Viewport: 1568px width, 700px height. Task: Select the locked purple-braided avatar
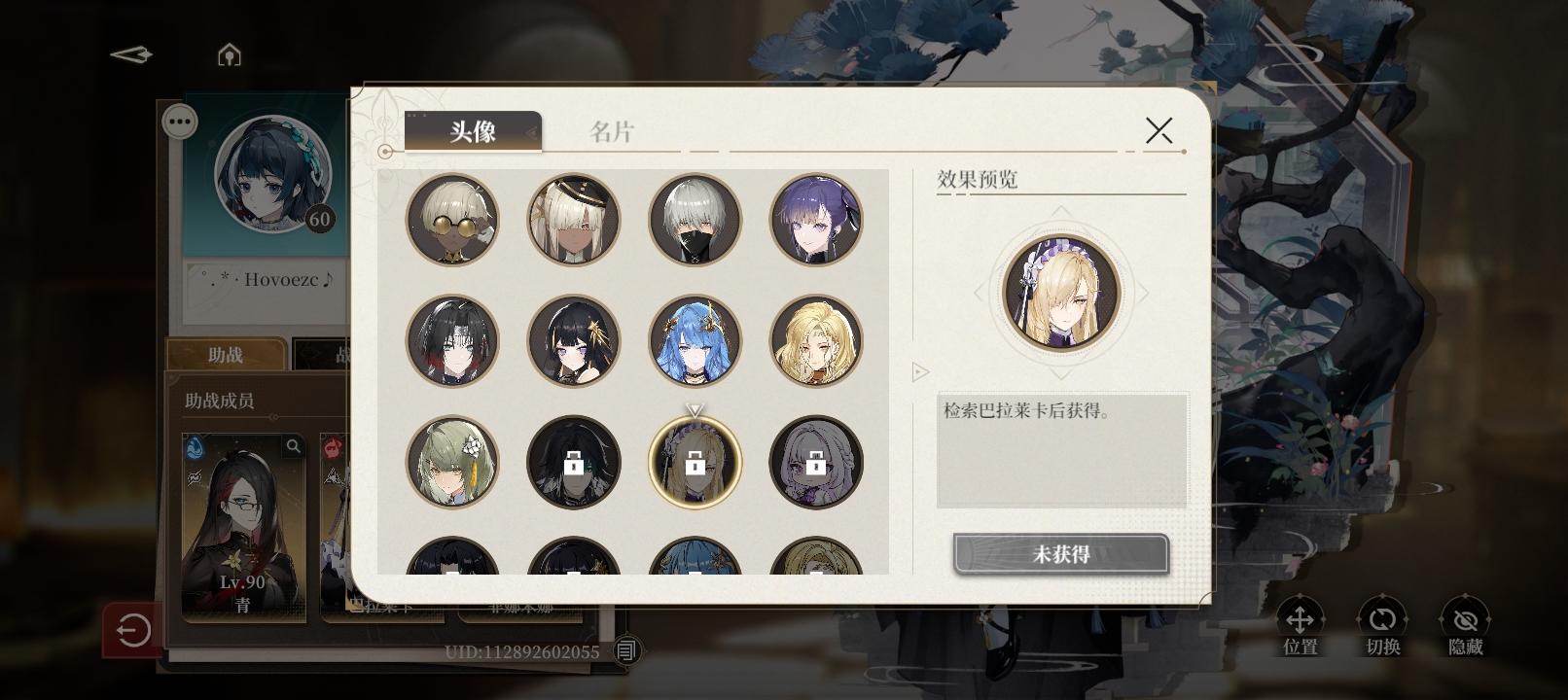click(x=815, y=462)
